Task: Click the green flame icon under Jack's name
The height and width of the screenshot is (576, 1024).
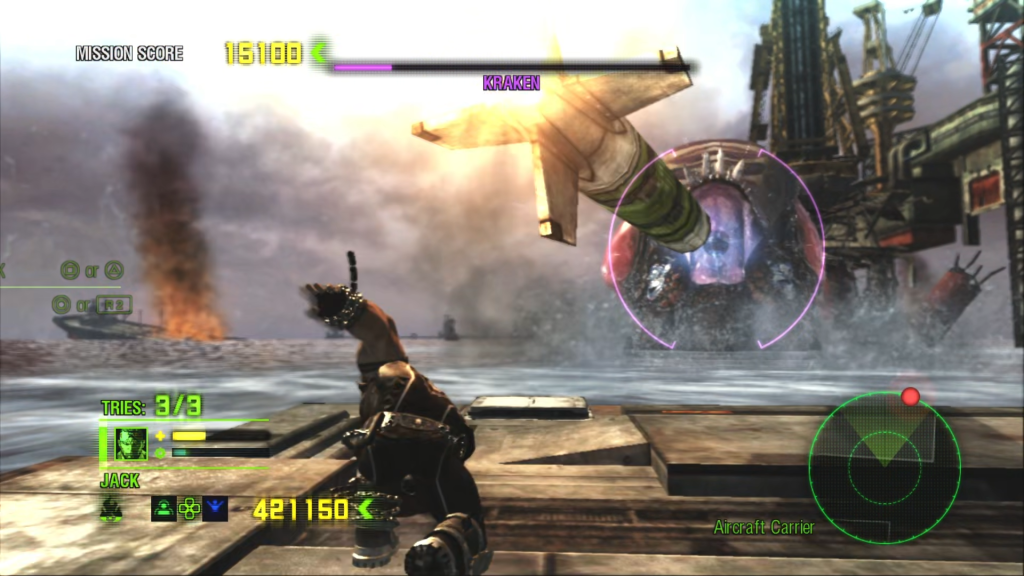Action: [x=112, y=509]
